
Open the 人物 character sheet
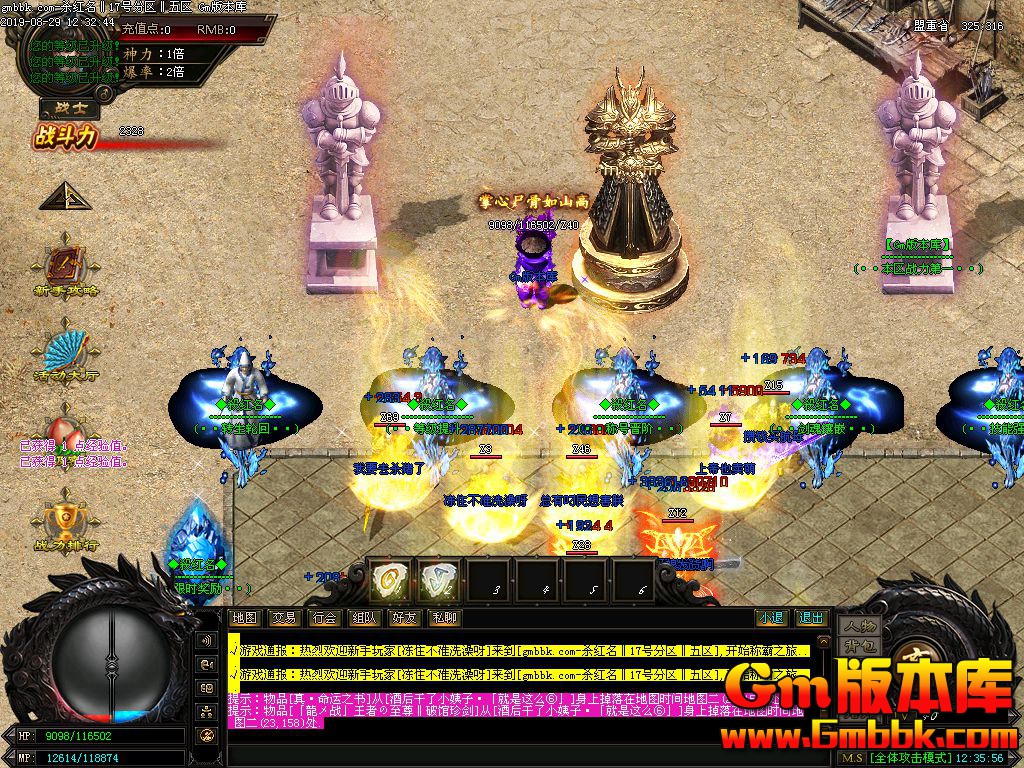coord(859,628)
